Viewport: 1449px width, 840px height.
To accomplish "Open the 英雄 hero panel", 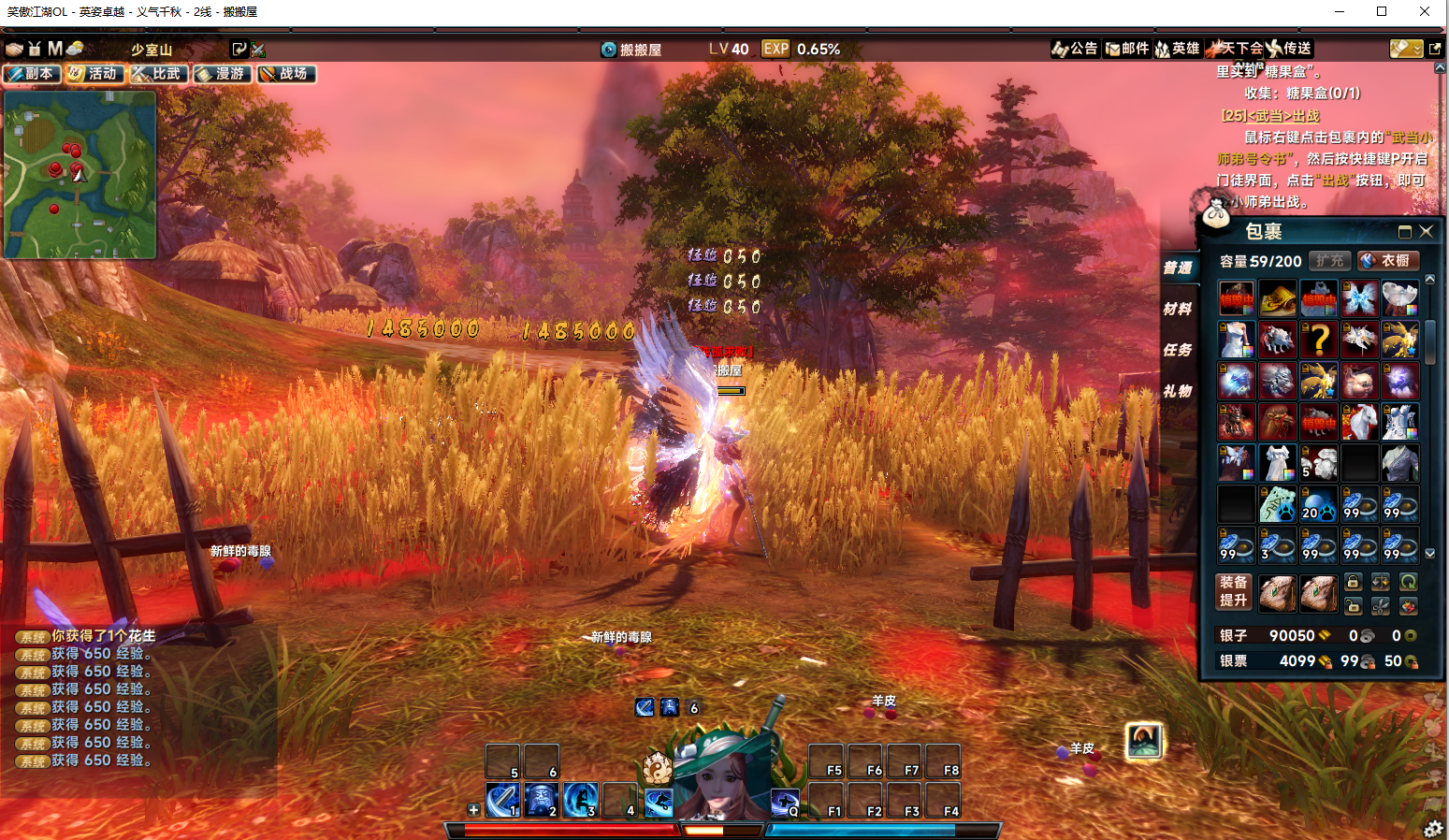I will point(1177,49).
